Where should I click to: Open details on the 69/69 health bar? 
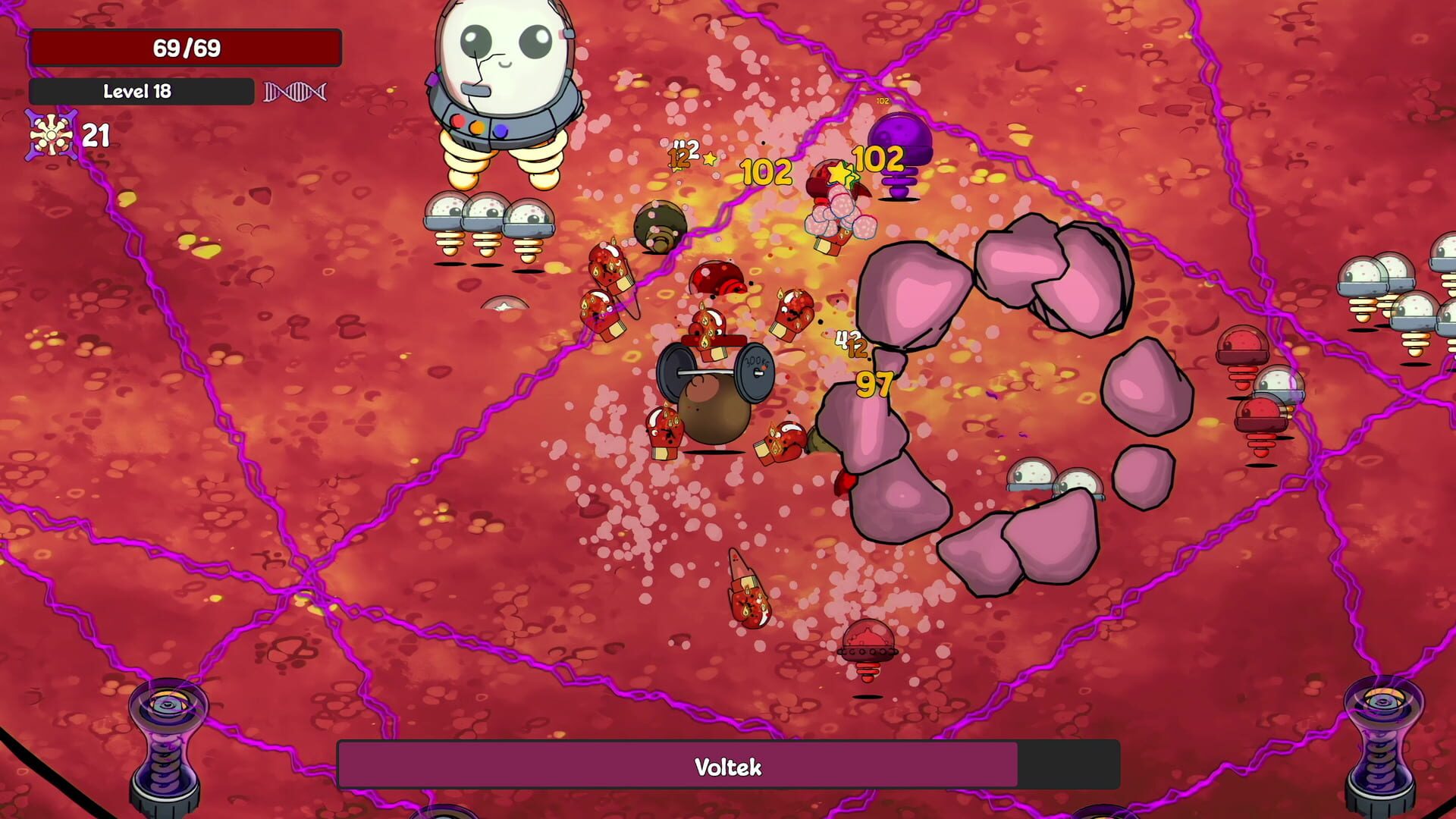point(187,49)
